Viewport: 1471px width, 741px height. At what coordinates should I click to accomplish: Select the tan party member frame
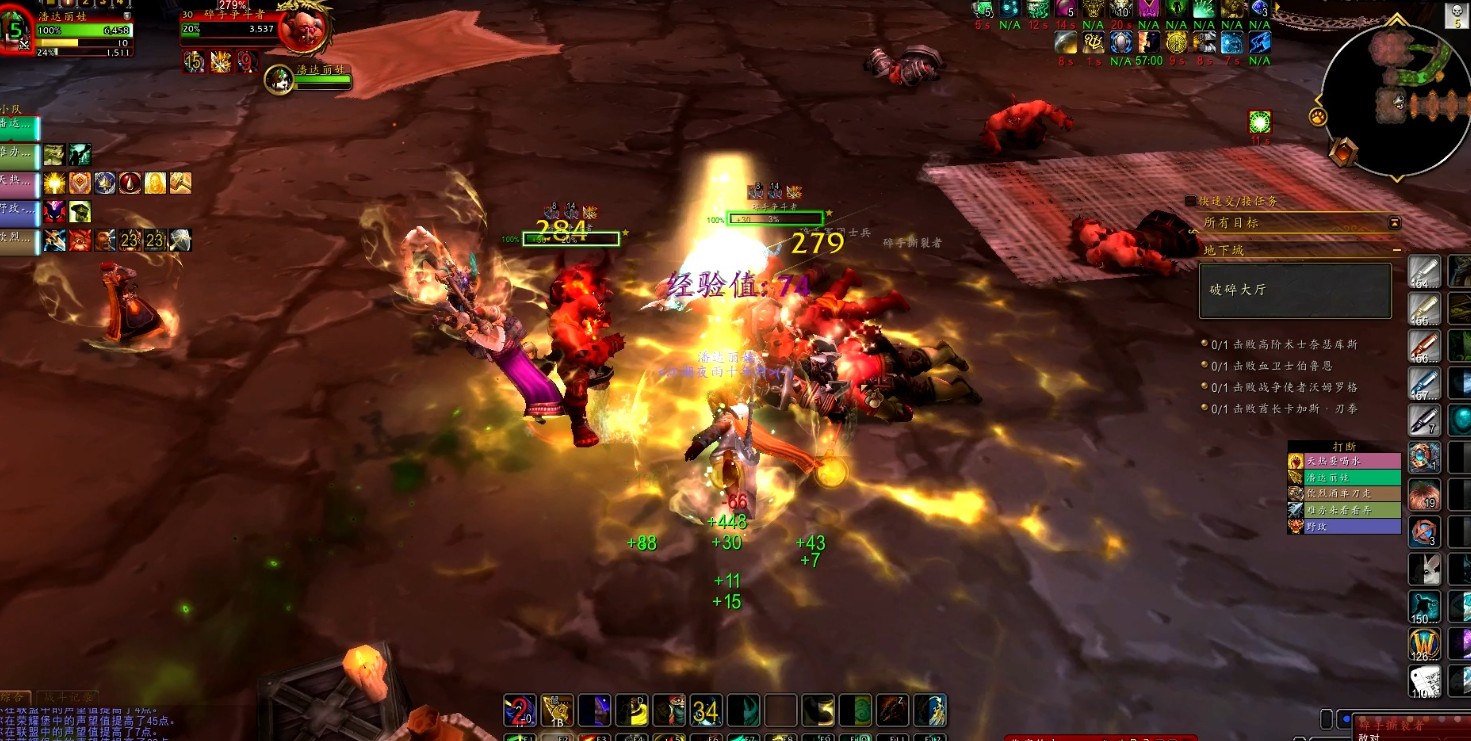(20, 241)
